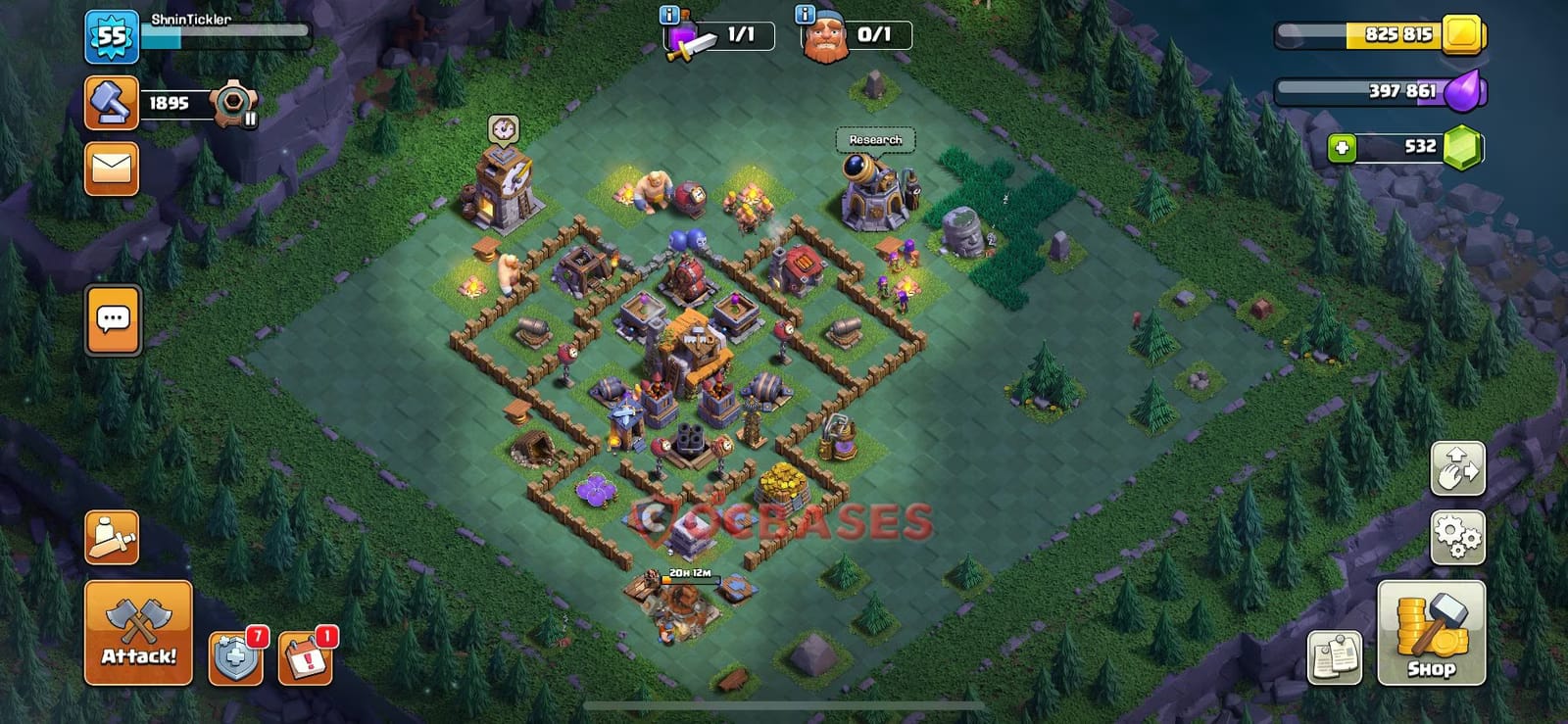Open the trained troops 1/1 panel
The image size is (1568, 724).
point(741,34)
